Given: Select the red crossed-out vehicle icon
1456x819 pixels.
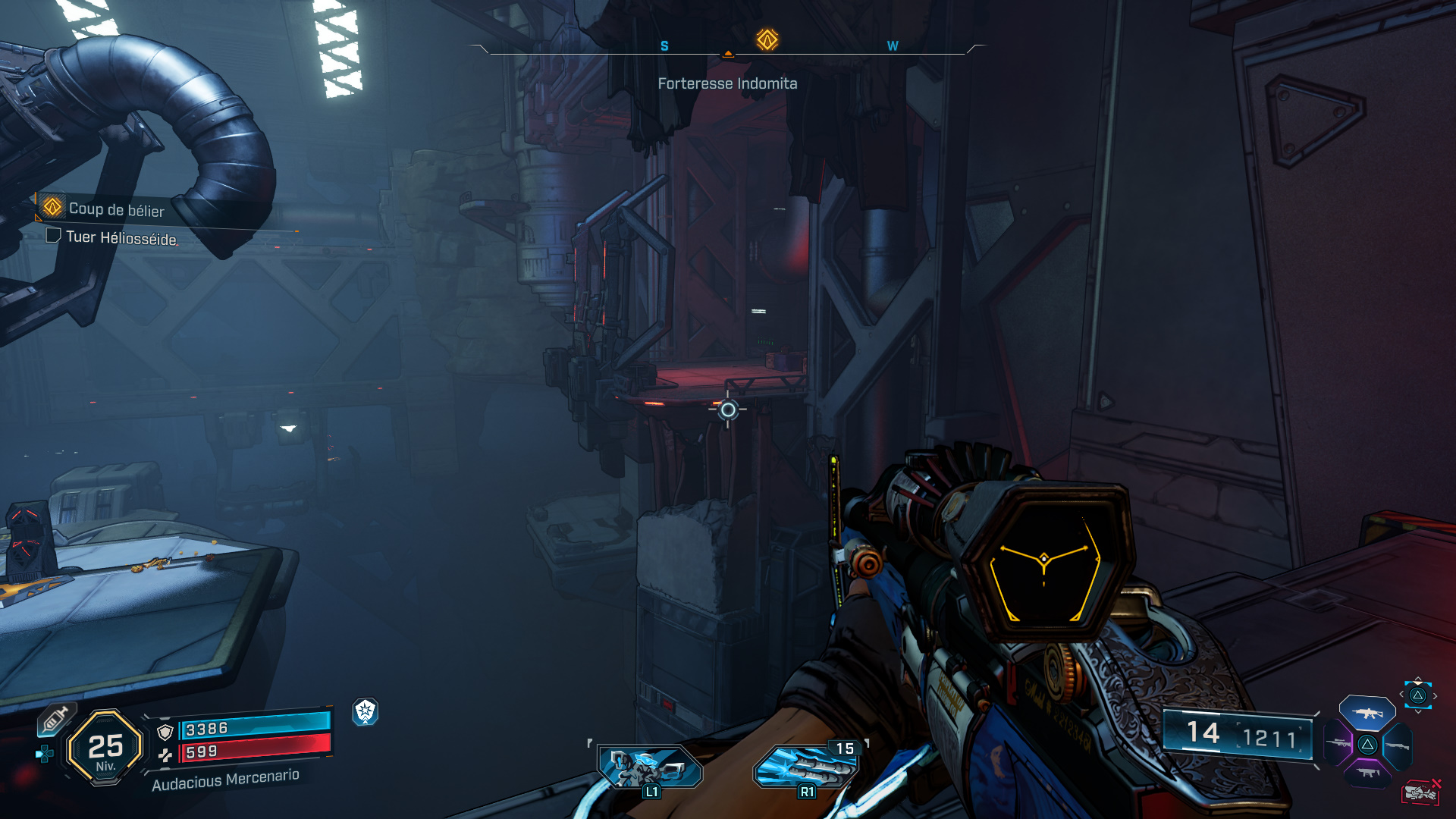Looking at the screenshot, I should (1420, 792).
